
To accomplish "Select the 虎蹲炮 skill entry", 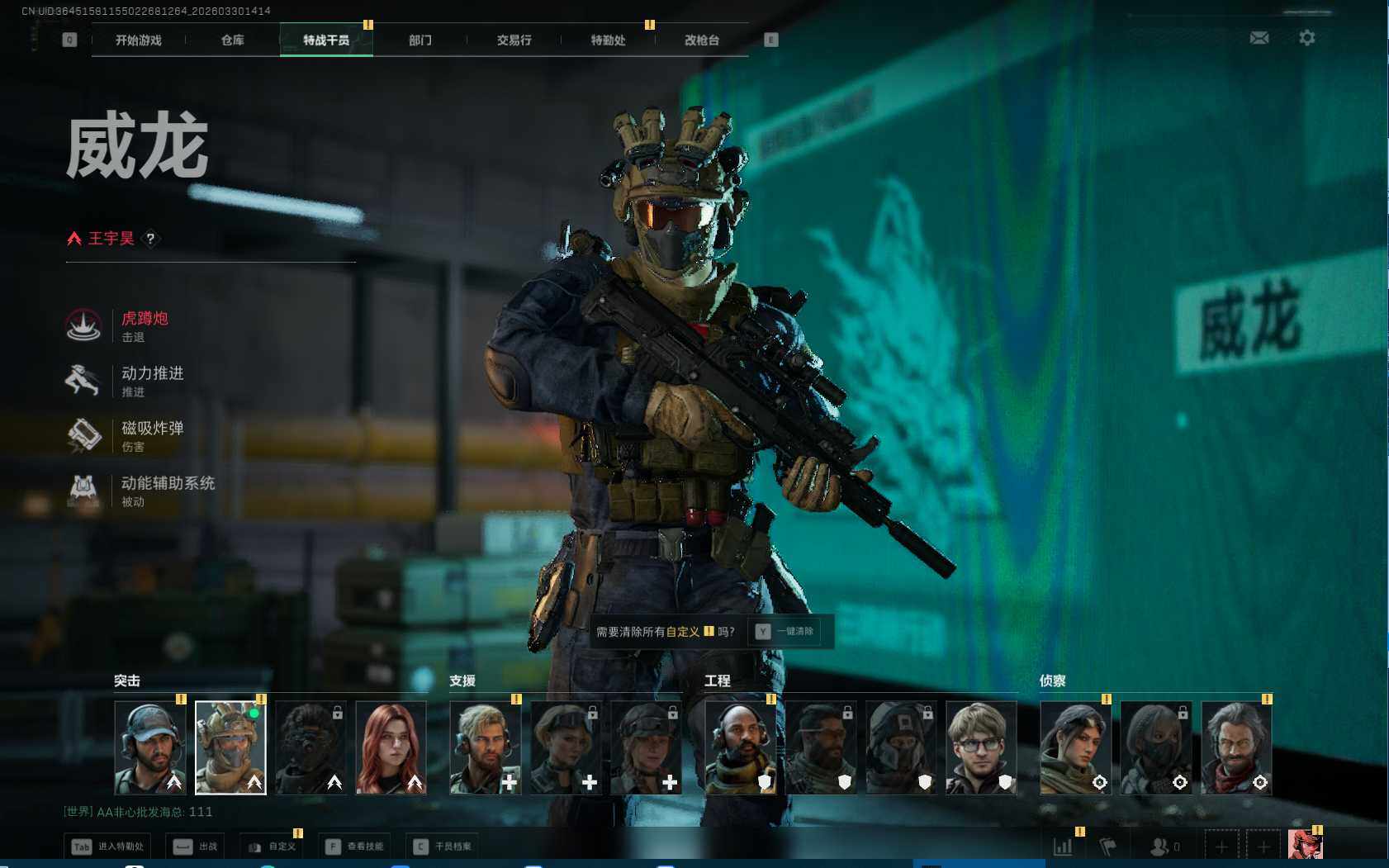I will click(x=145, y=325).
